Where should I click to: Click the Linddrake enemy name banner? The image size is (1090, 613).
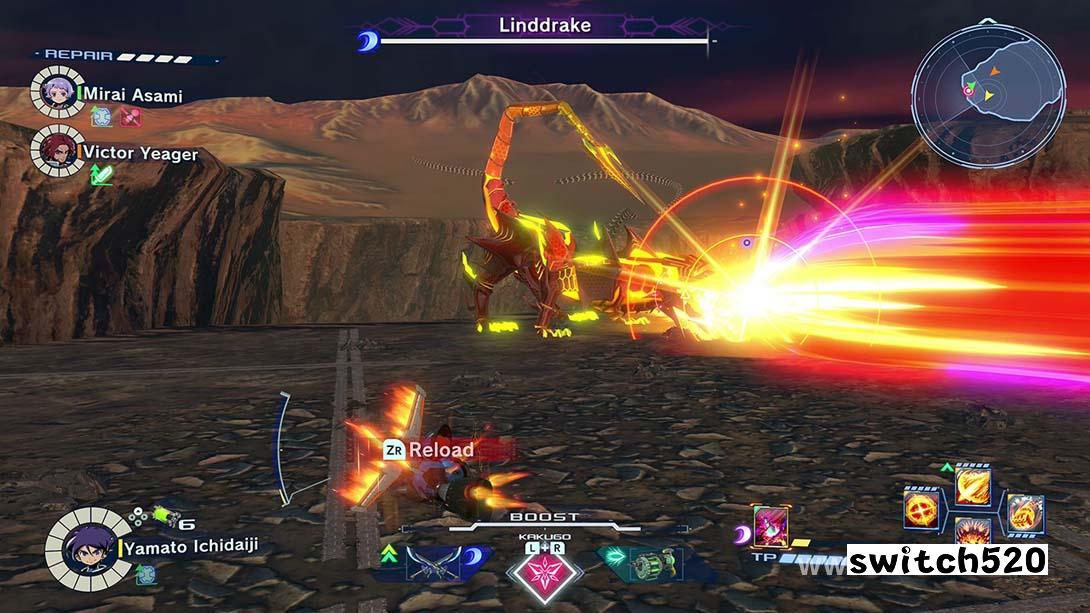point(545,25)
